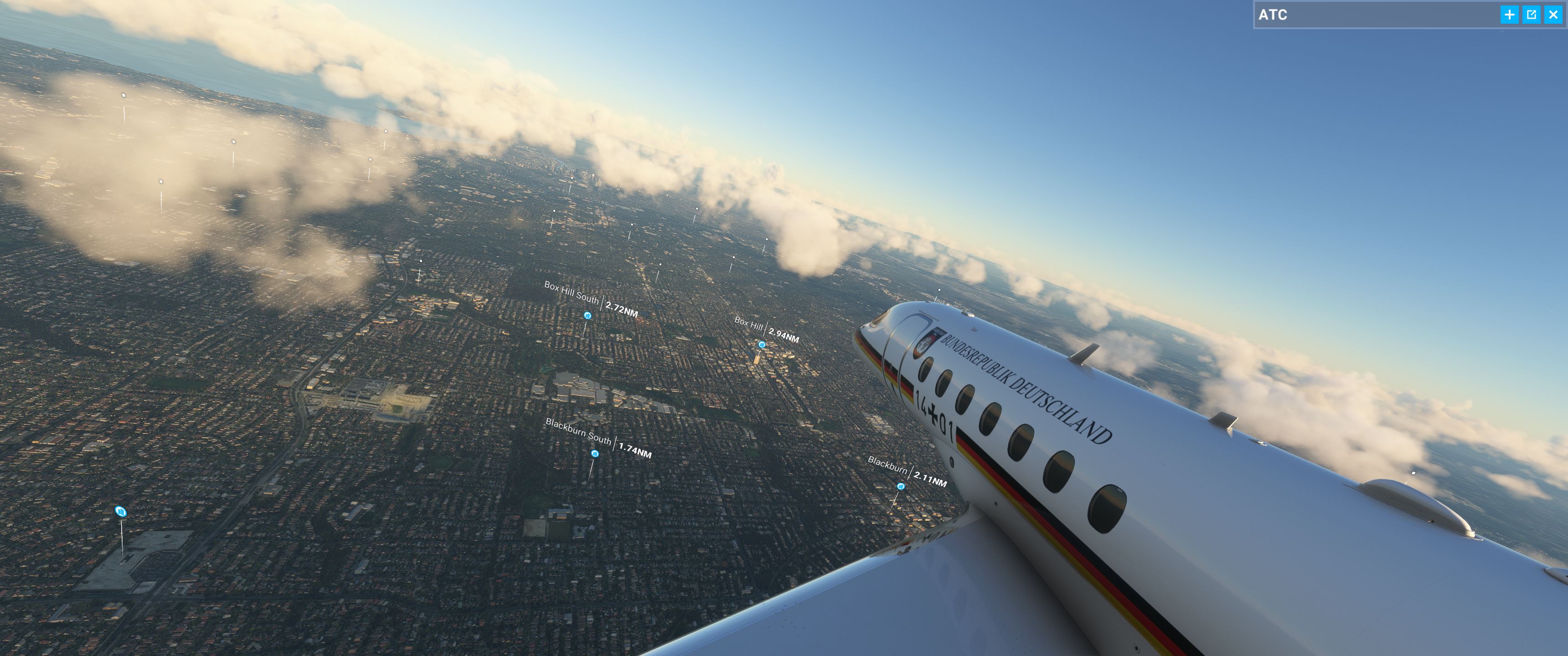Close the ATC window
Viewport: 1568px width, 656px height.
point(1553,15)
